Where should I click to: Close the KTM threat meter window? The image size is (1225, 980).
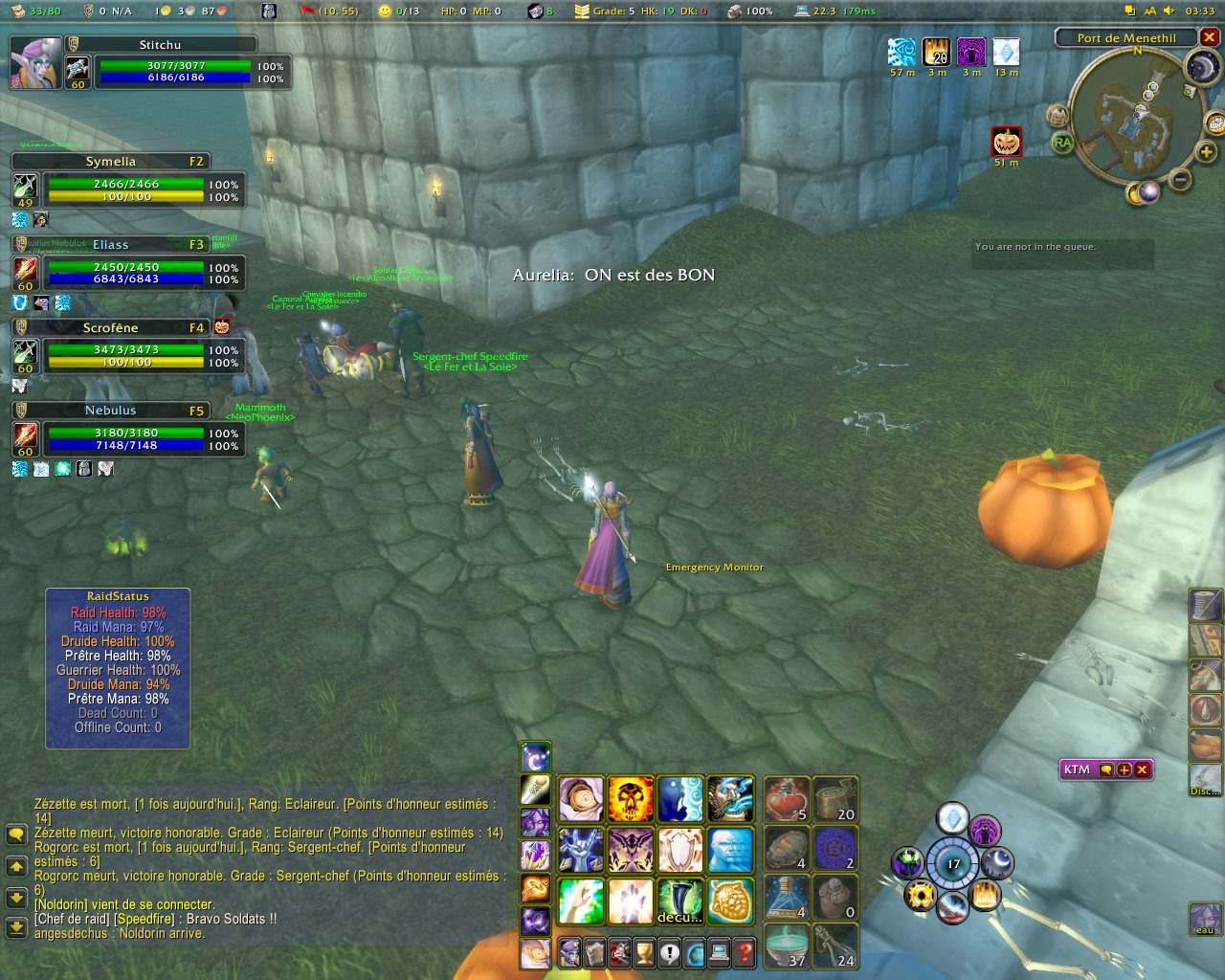tap(1142, 769)
